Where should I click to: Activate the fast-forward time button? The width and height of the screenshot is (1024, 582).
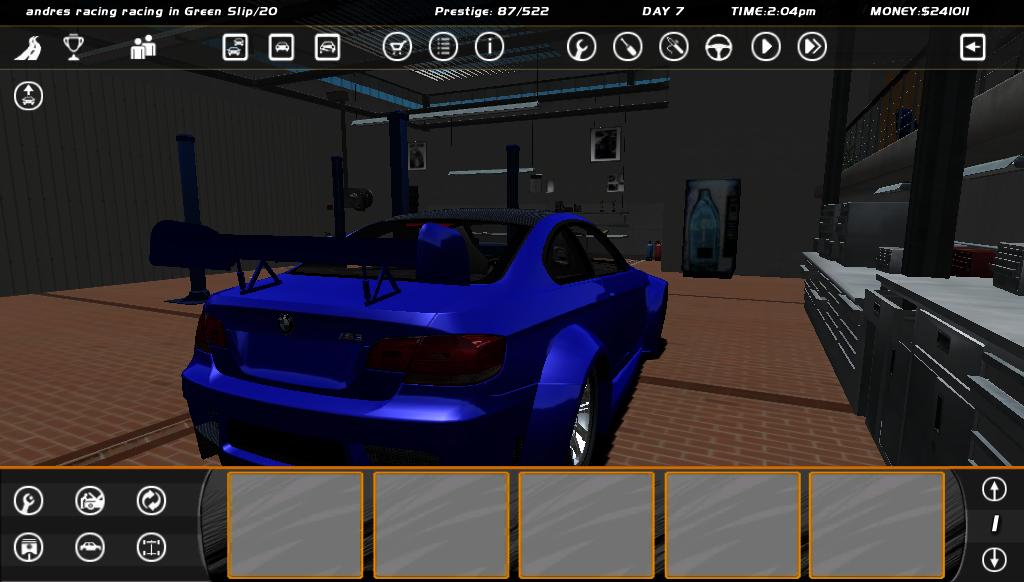click(x=812, y=47)
